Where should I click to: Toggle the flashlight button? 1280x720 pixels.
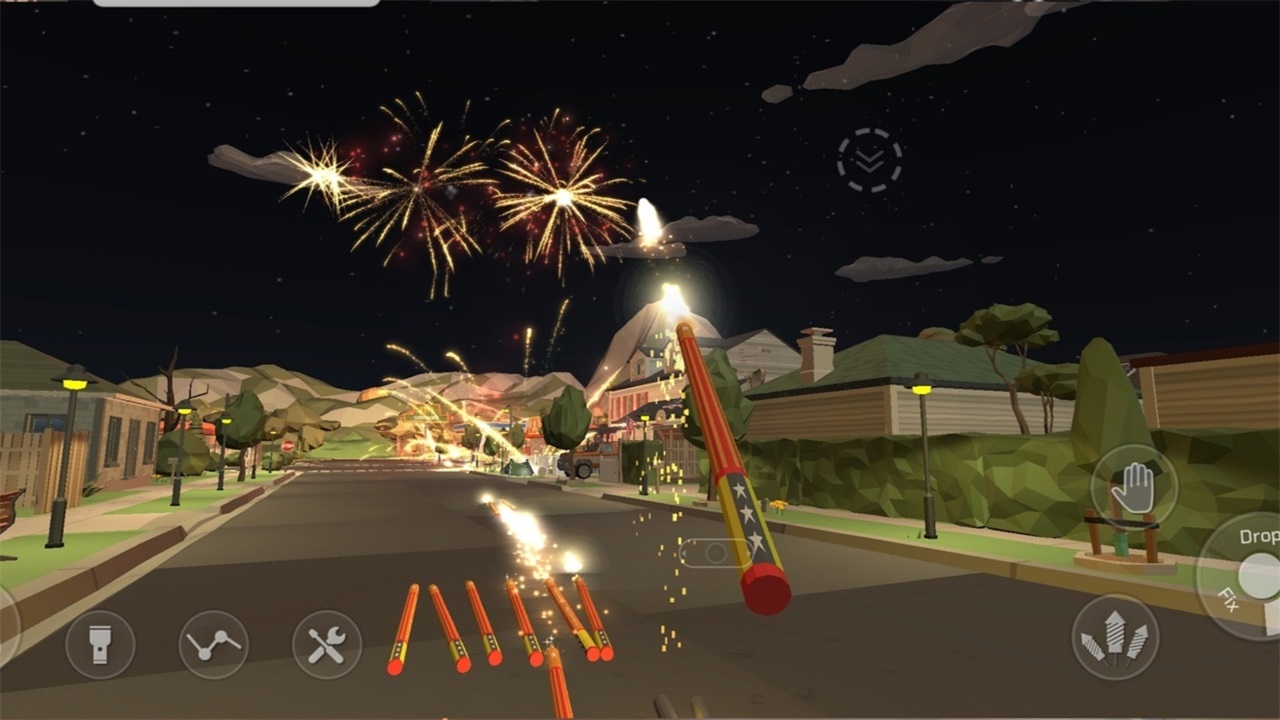(100, 645)
